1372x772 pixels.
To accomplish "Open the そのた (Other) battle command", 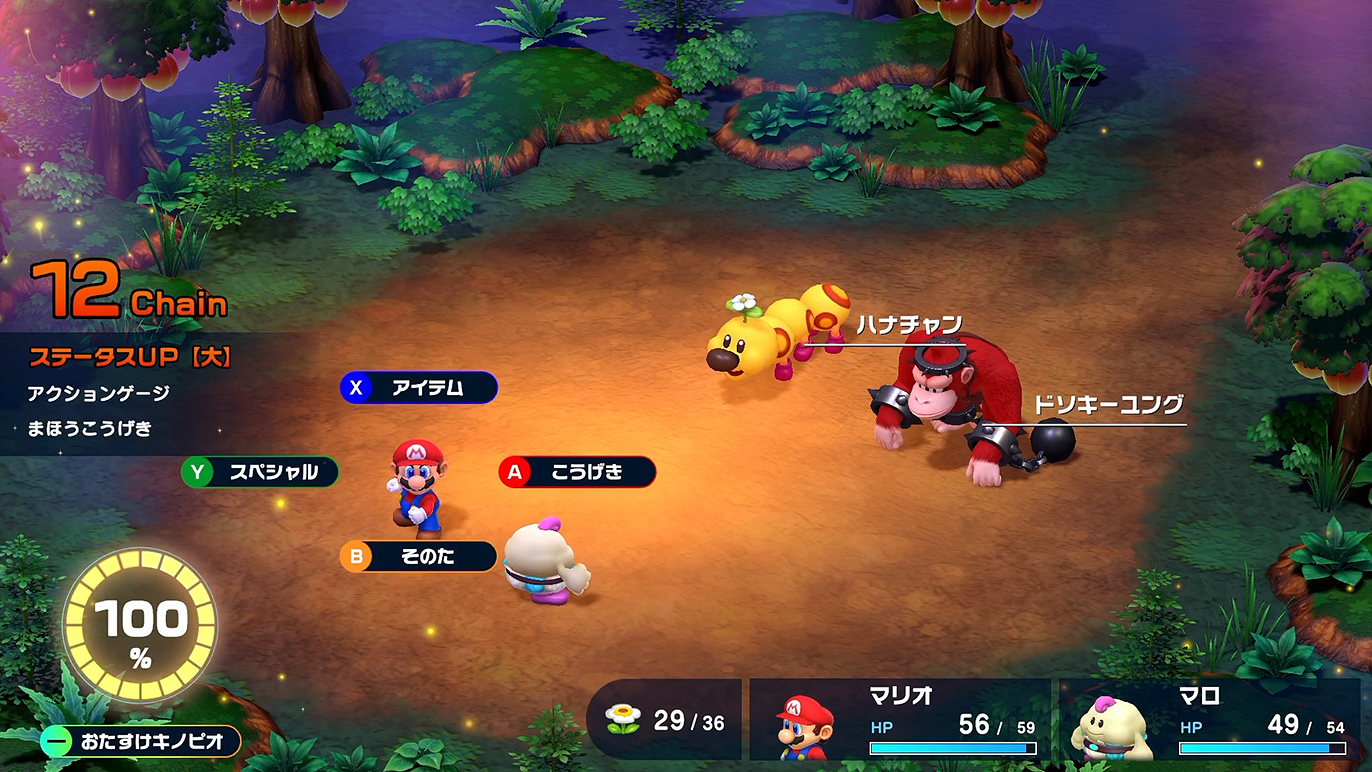I will coord(419,556).
